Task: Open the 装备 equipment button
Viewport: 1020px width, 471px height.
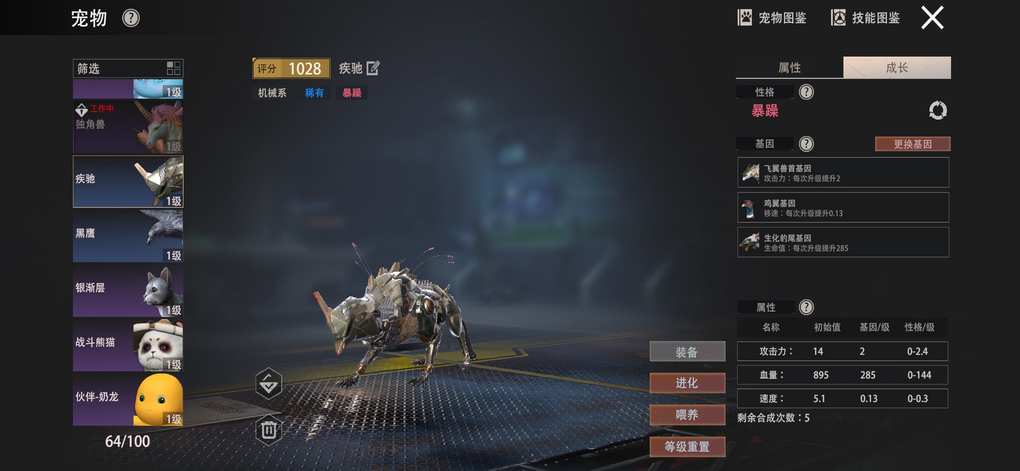Action: pyautogui.click(x=686, y=351)
